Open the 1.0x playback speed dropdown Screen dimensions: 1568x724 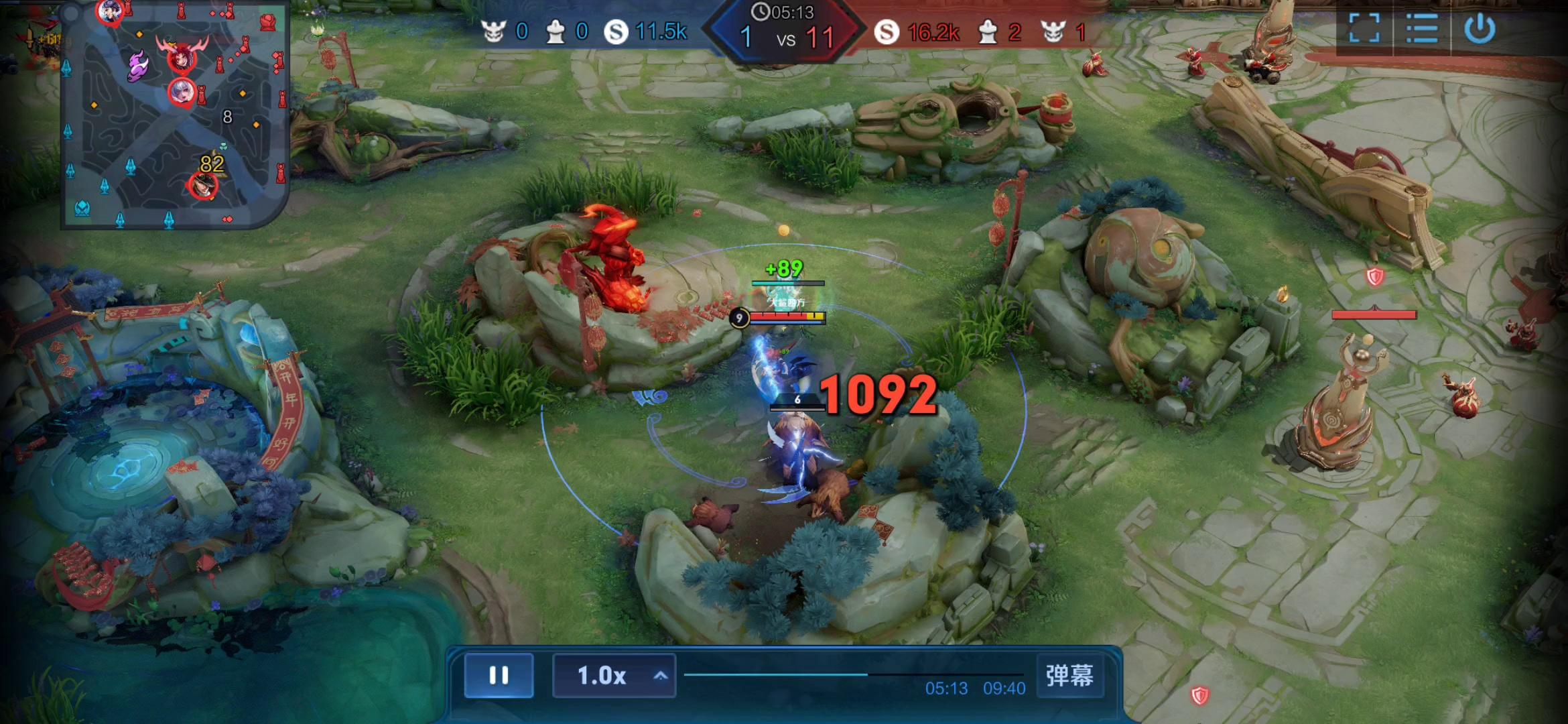coord(614,675)
